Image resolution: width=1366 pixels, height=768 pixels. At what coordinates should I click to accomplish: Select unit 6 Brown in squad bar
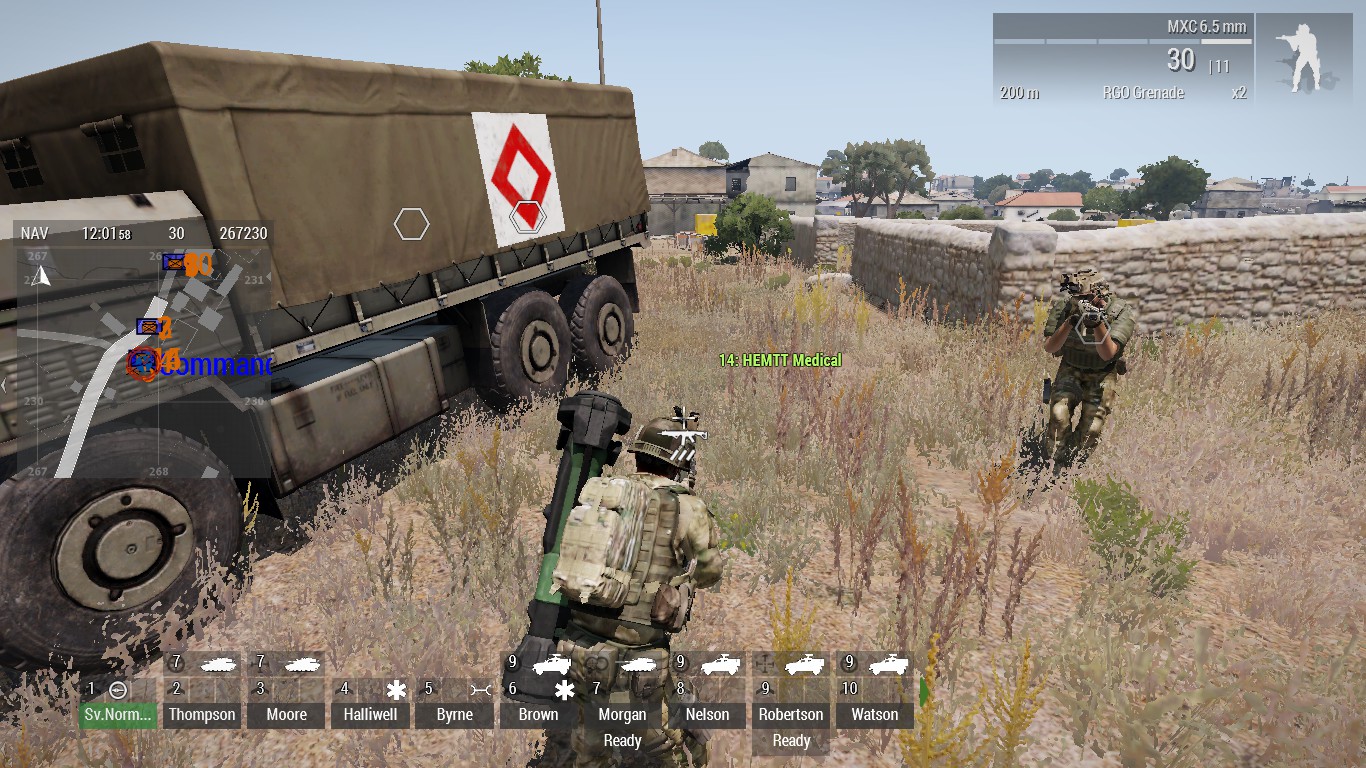pos(538,714)
